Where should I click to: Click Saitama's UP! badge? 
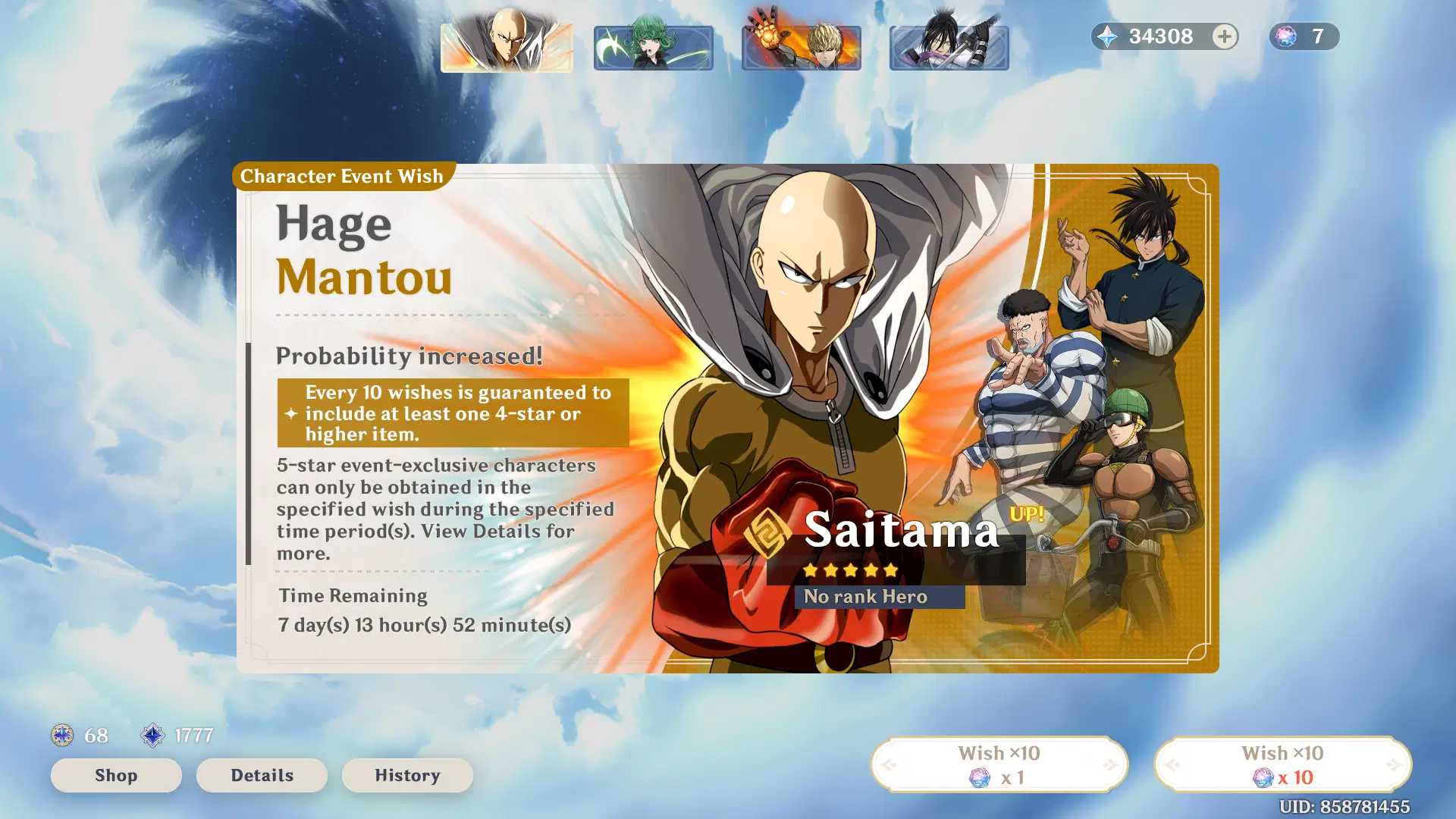click(x=1028, y=513)
